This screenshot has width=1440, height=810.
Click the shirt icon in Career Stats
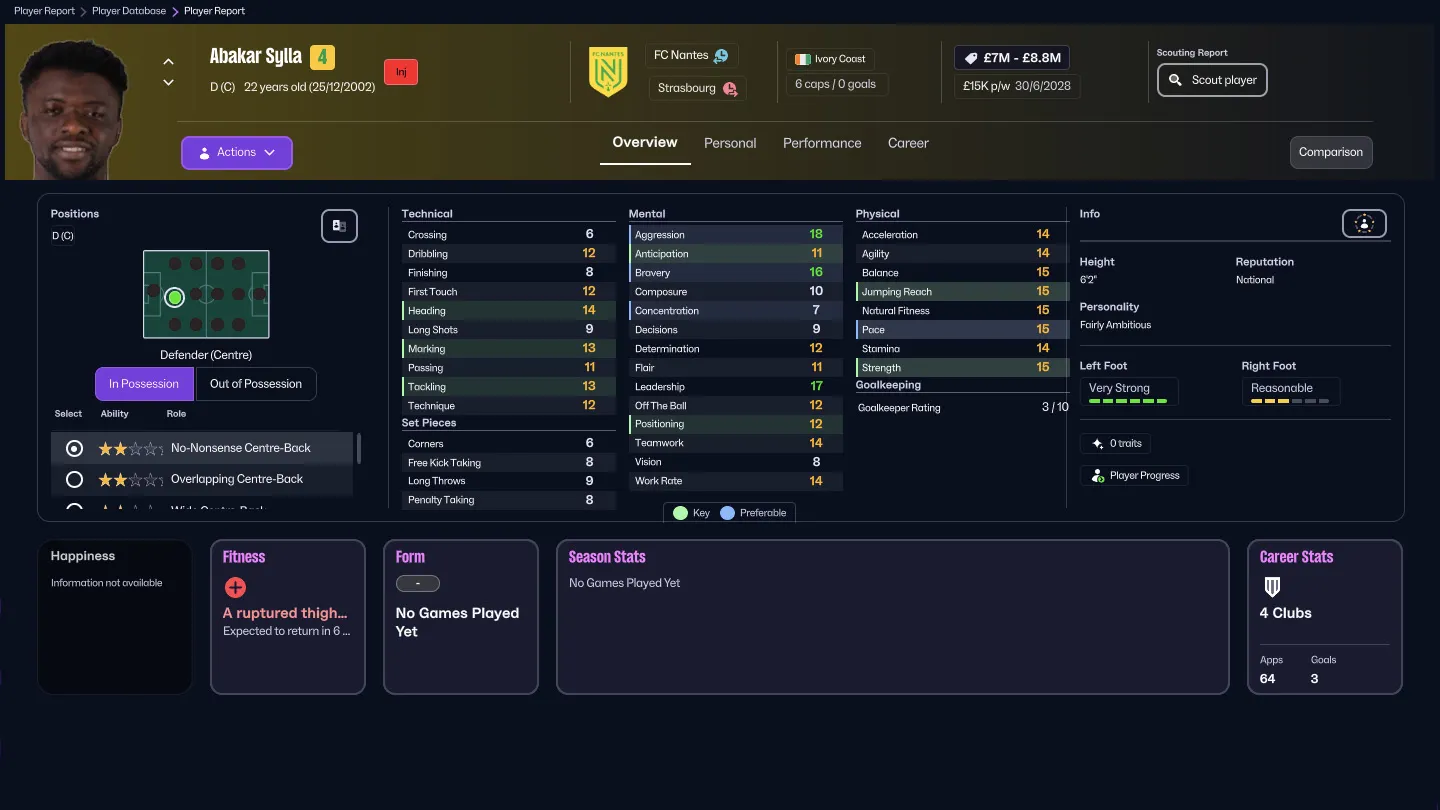pos(1272,587)
